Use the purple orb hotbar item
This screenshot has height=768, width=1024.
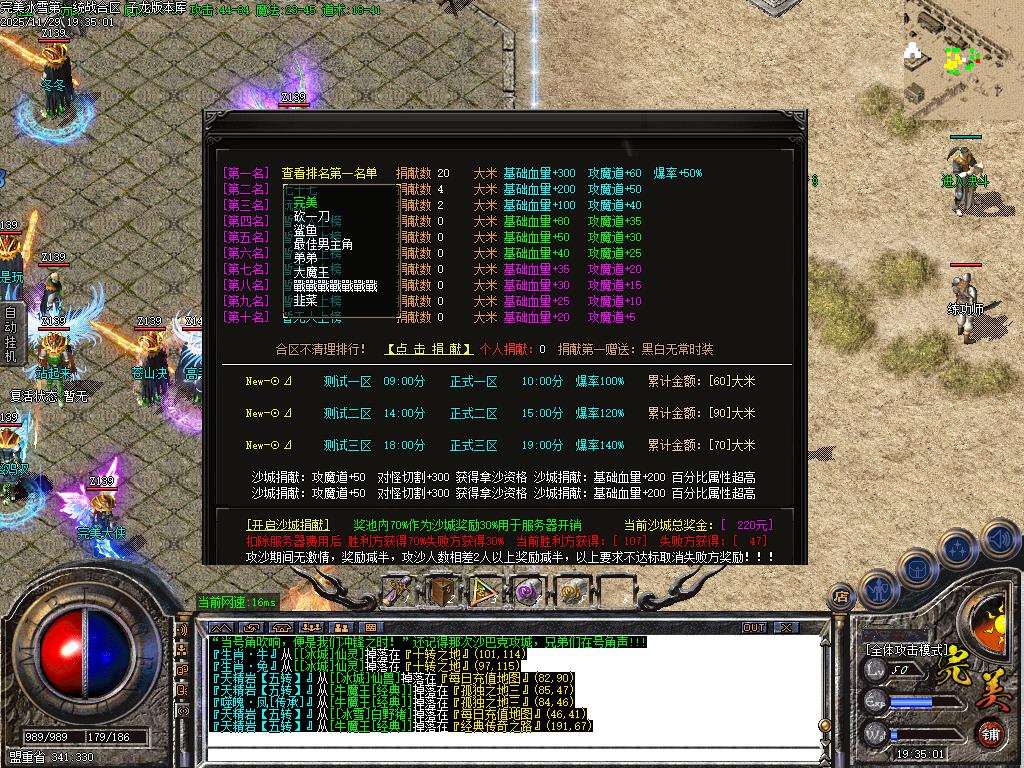528,591
